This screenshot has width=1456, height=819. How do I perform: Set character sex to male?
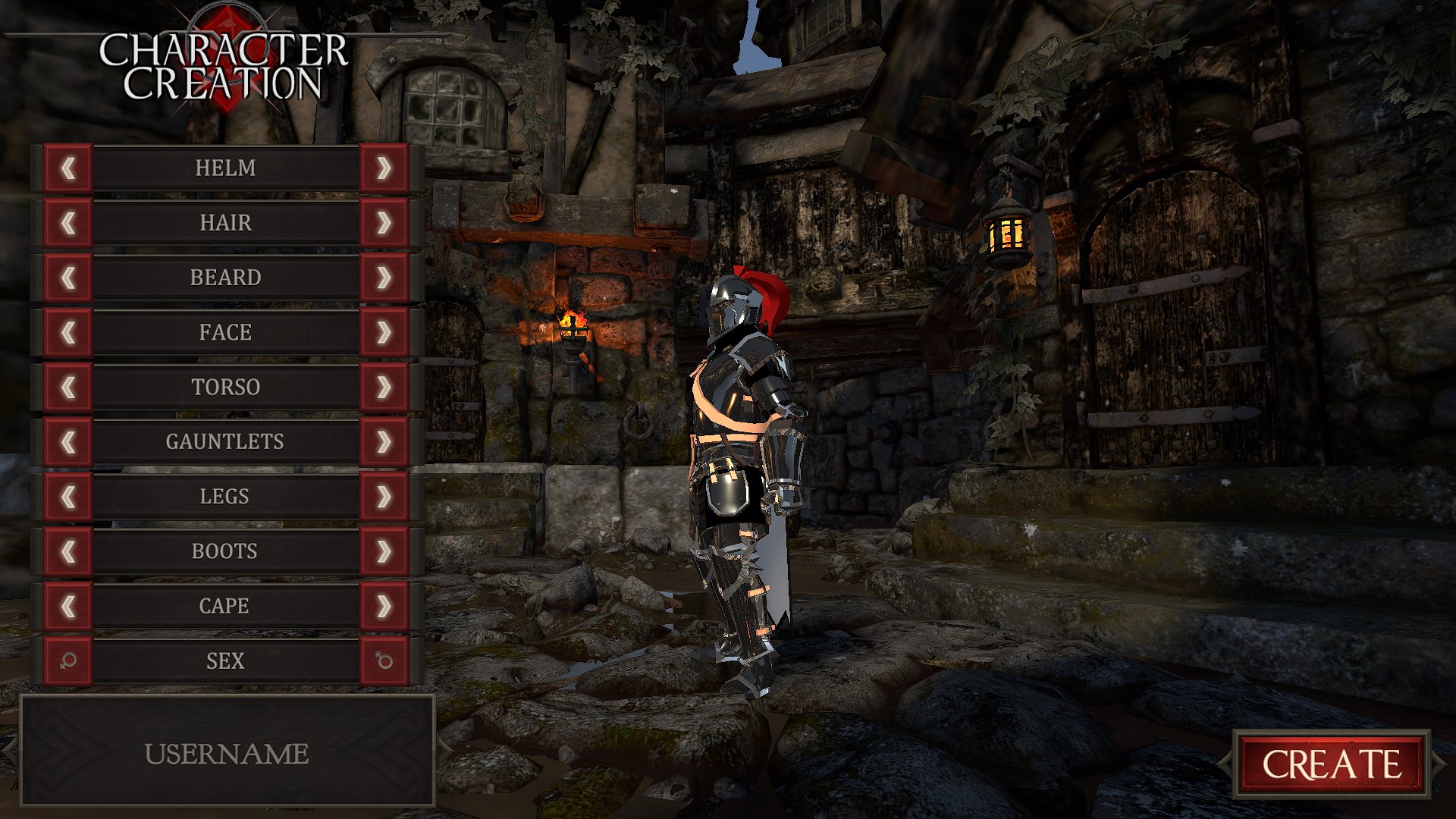384,661
